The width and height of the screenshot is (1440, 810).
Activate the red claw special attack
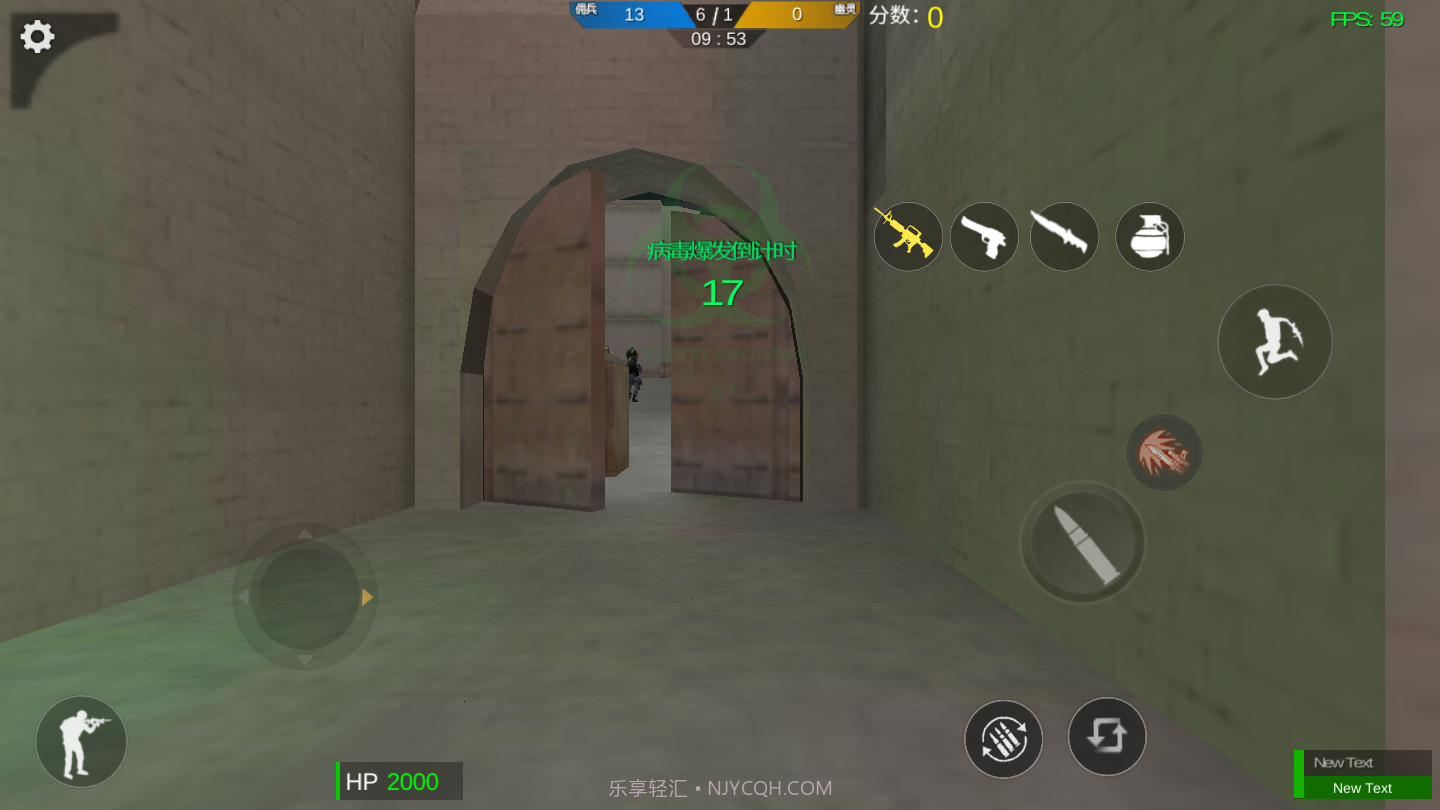1164,452
